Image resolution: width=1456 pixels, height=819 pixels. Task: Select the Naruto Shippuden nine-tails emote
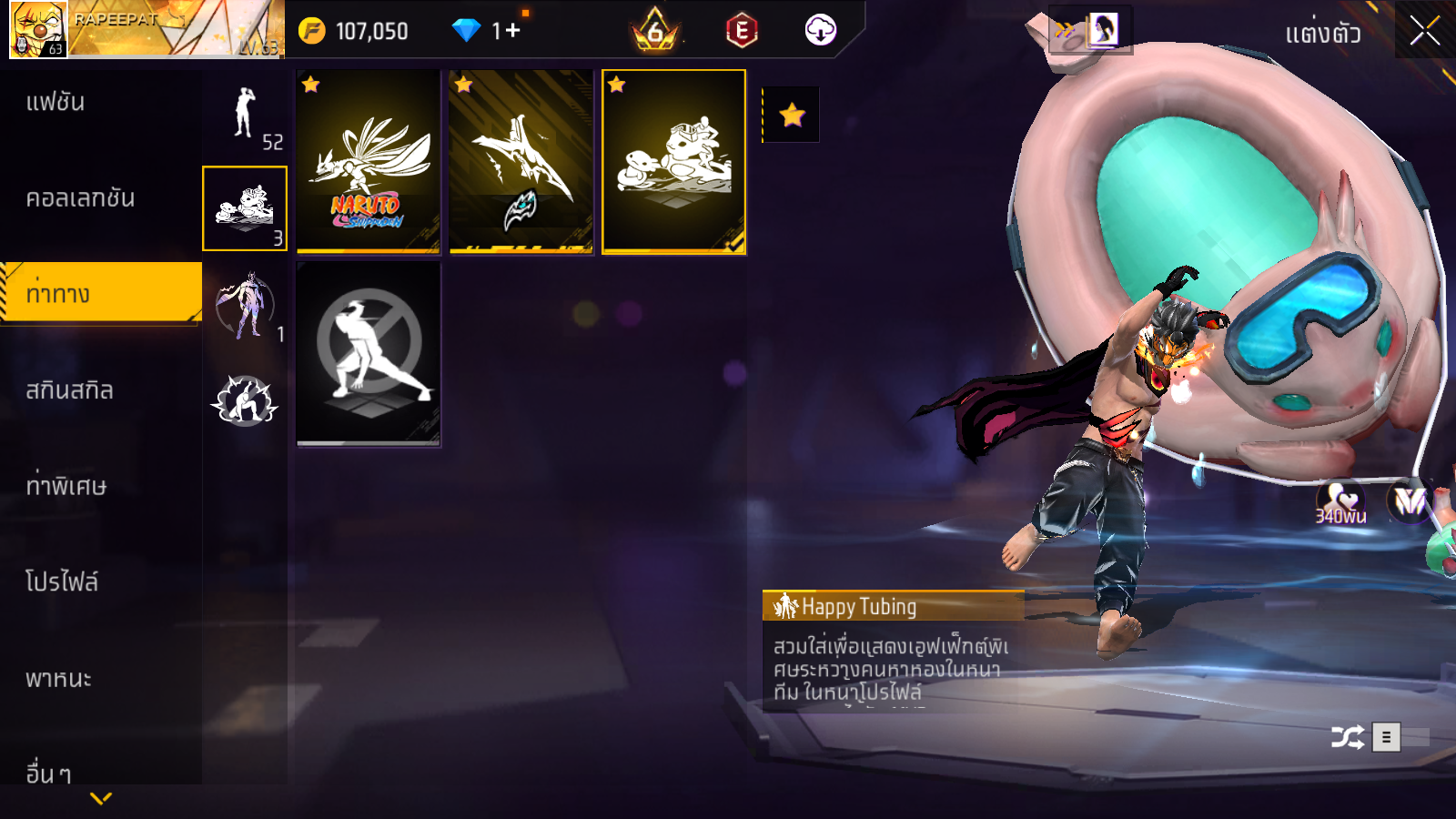point(369,161)
